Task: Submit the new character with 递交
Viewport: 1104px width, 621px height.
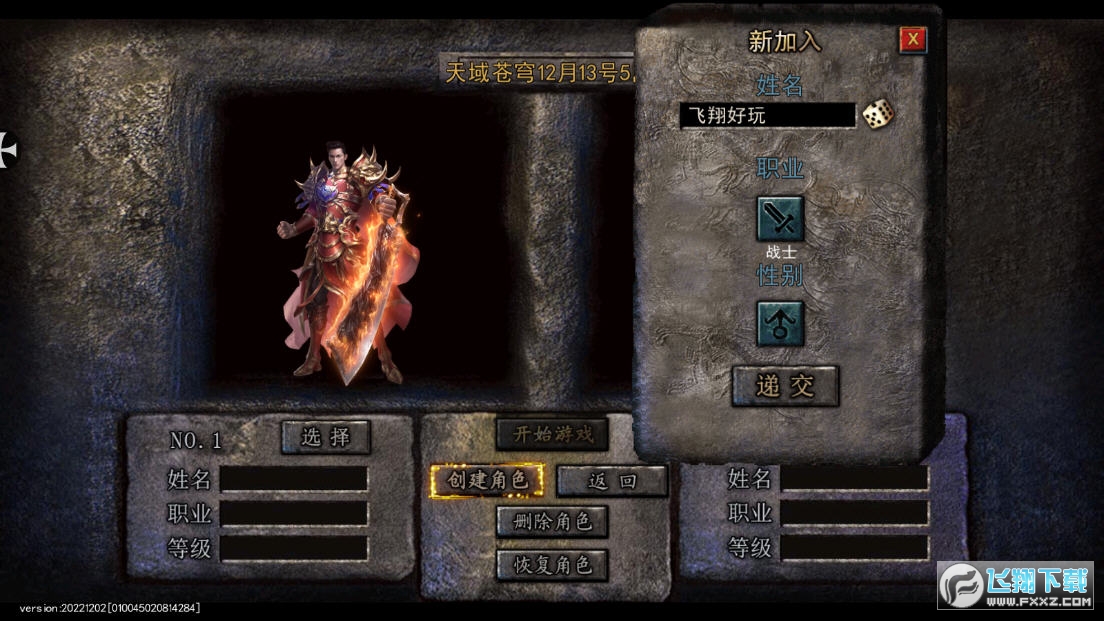Action: click(785, 386)
